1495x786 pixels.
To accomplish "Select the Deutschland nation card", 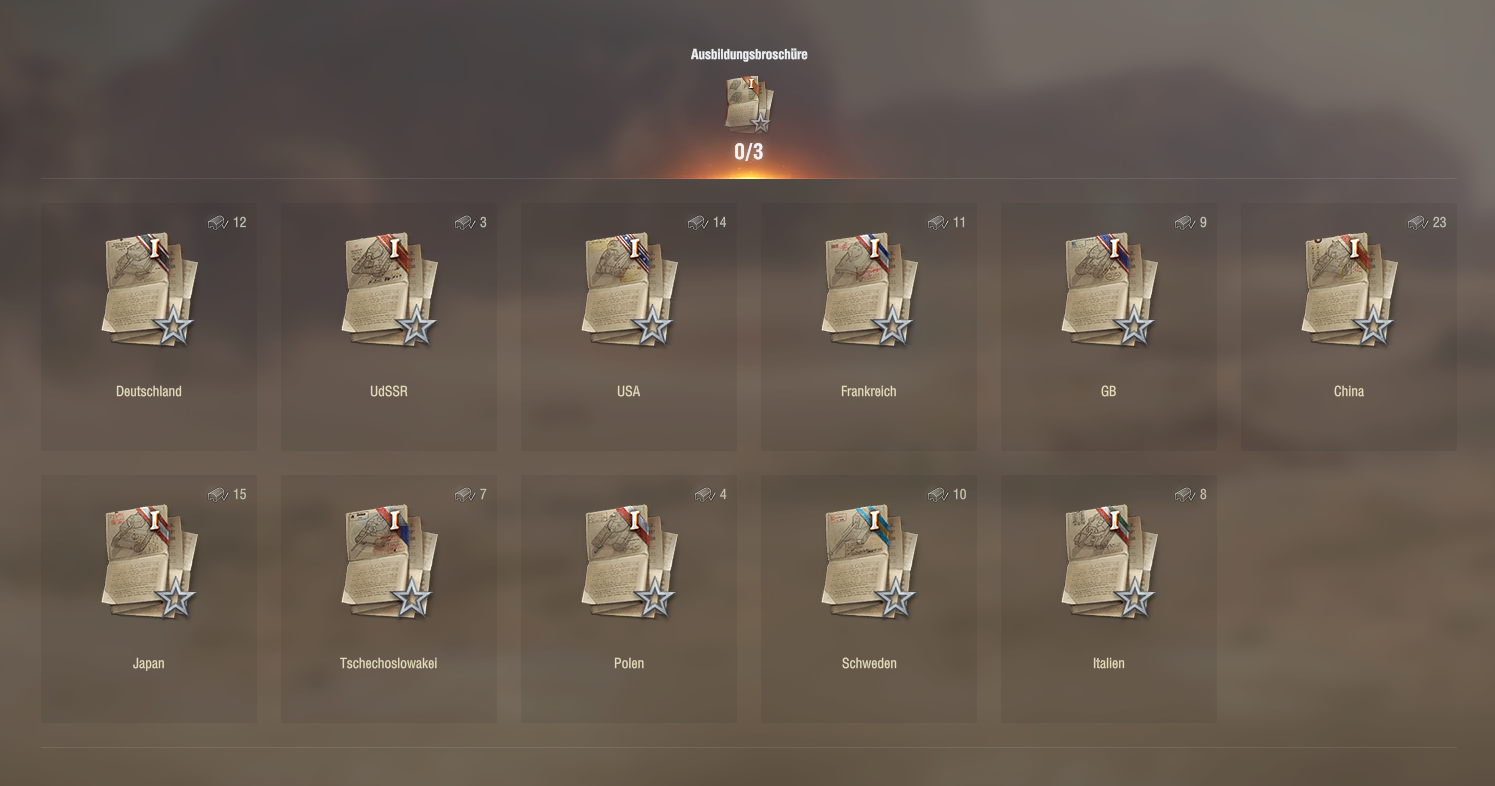I will [149, 325].
